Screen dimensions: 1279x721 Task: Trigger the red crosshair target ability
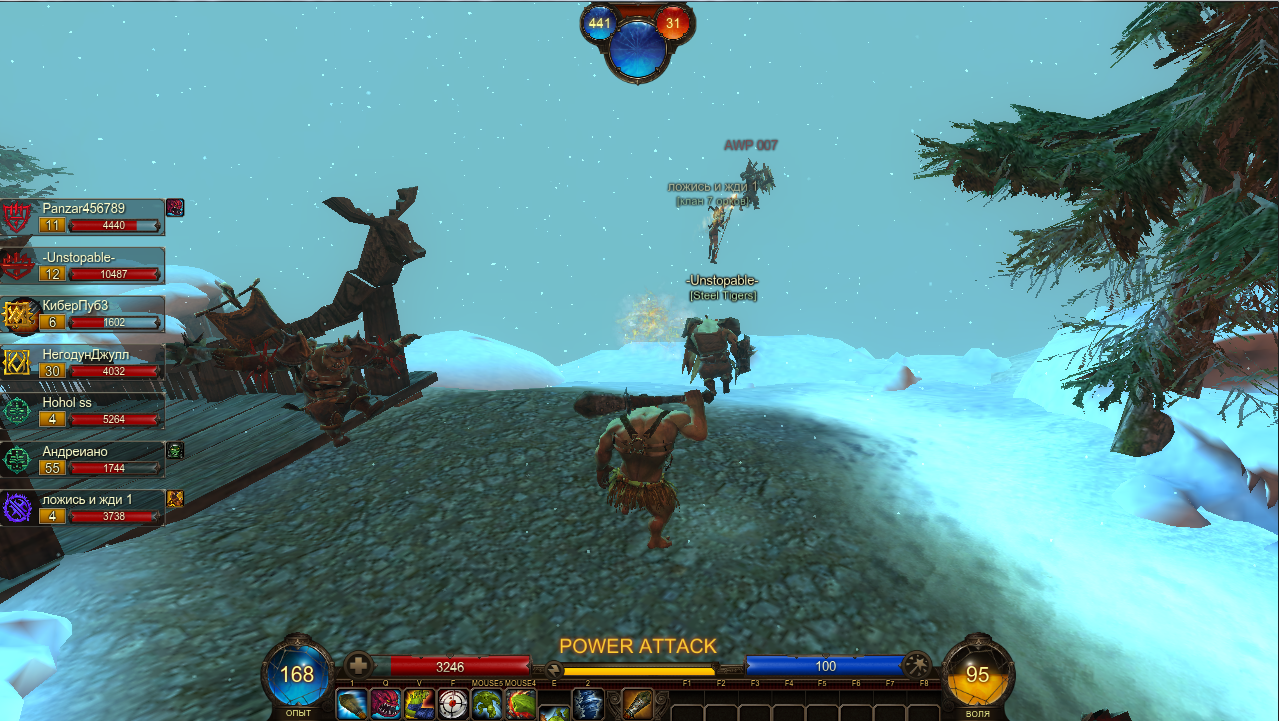tap(453, 704)
